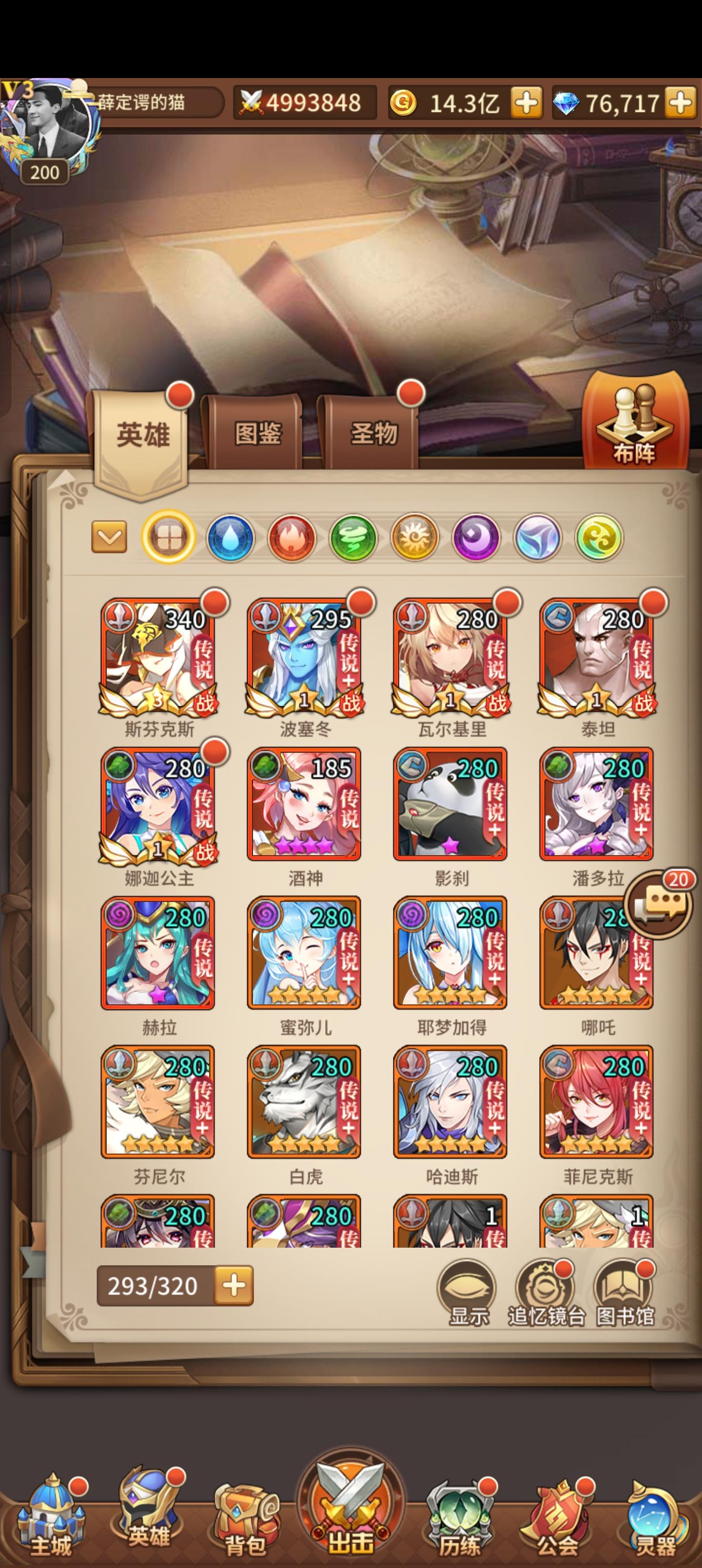Toggle the water element hero filter
This screenshot has height=1568, width=702.
[x=230, y=539]
